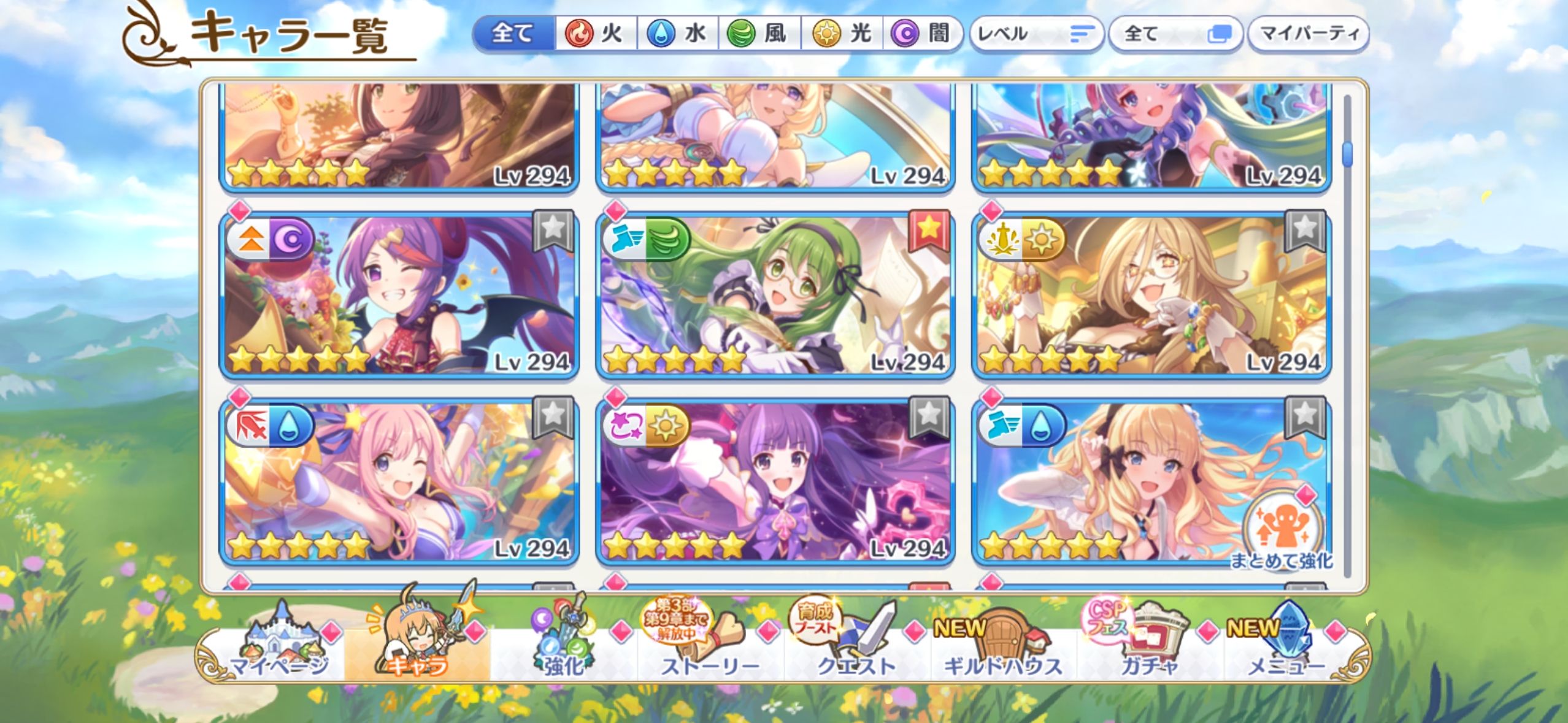Image resolution: width=1568 pixels, height=723 pixels.
Task: Select the 全て element filter tab
Action: coord(514,33)
